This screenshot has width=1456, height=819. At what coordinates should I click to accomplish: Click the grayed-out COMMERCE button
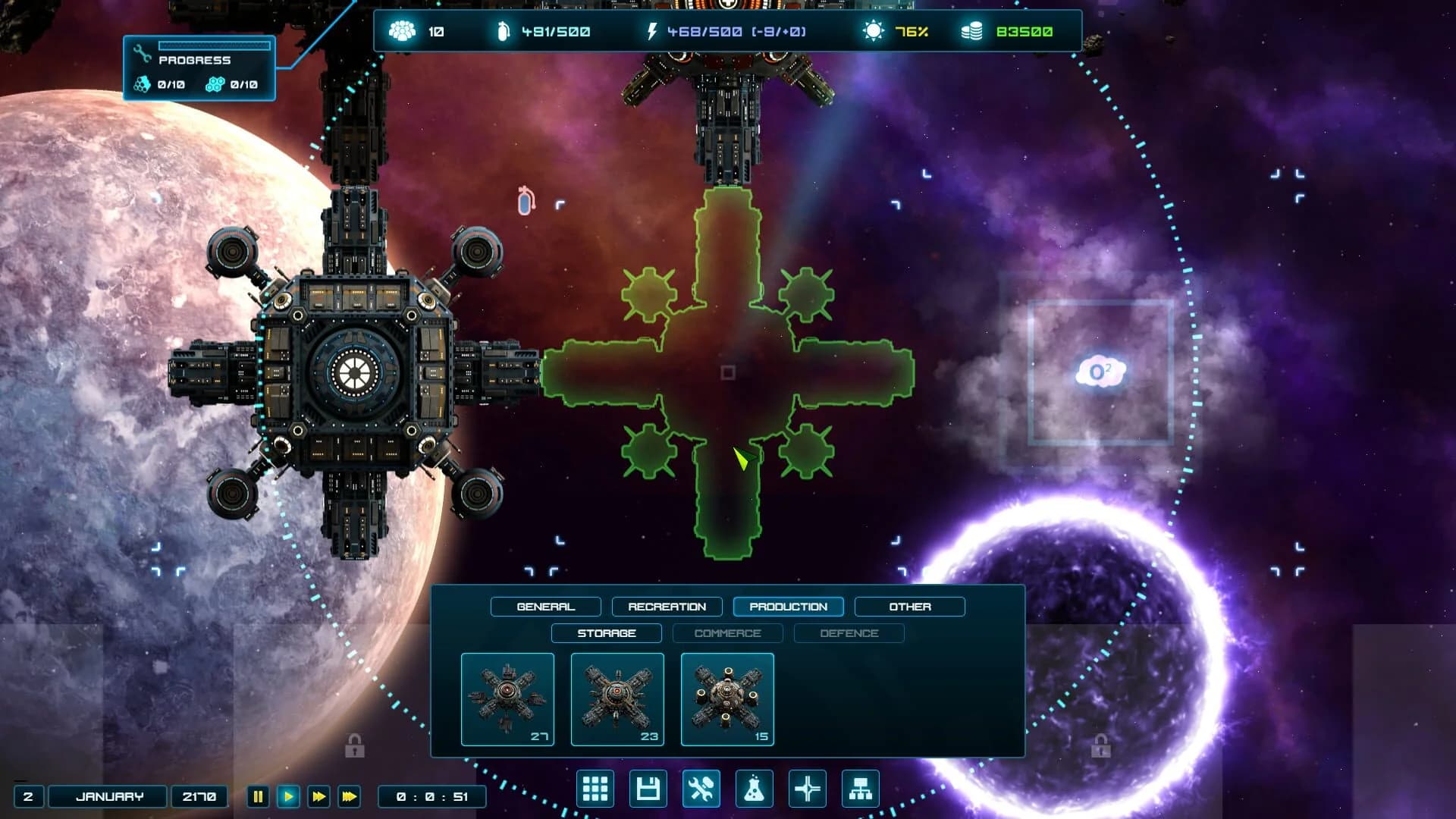point(726,633)
